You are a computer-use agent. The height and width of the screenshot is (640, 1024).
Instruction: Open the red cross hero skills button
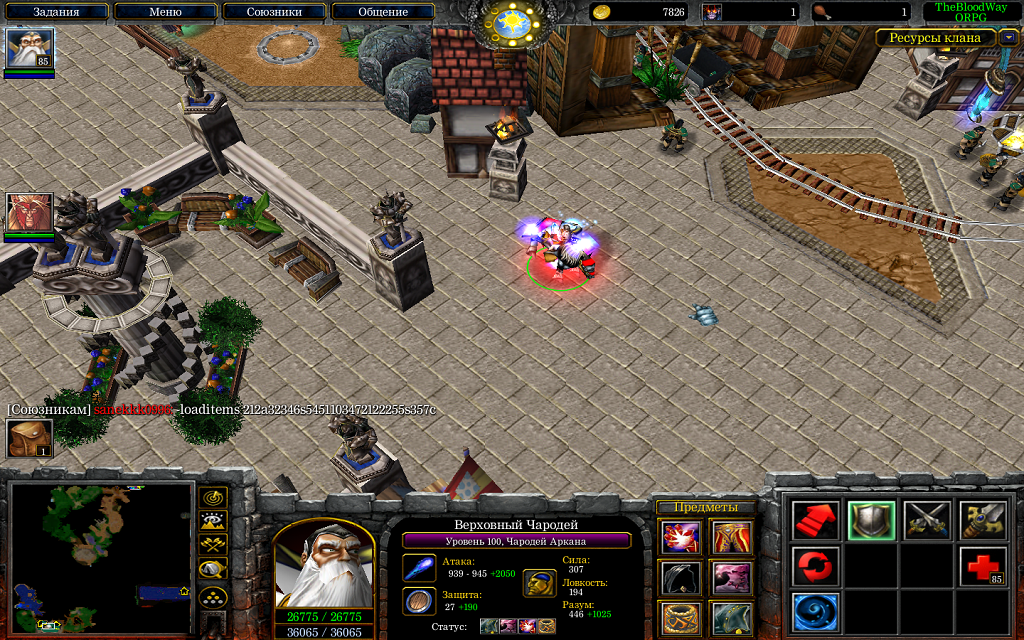point(982,566)
